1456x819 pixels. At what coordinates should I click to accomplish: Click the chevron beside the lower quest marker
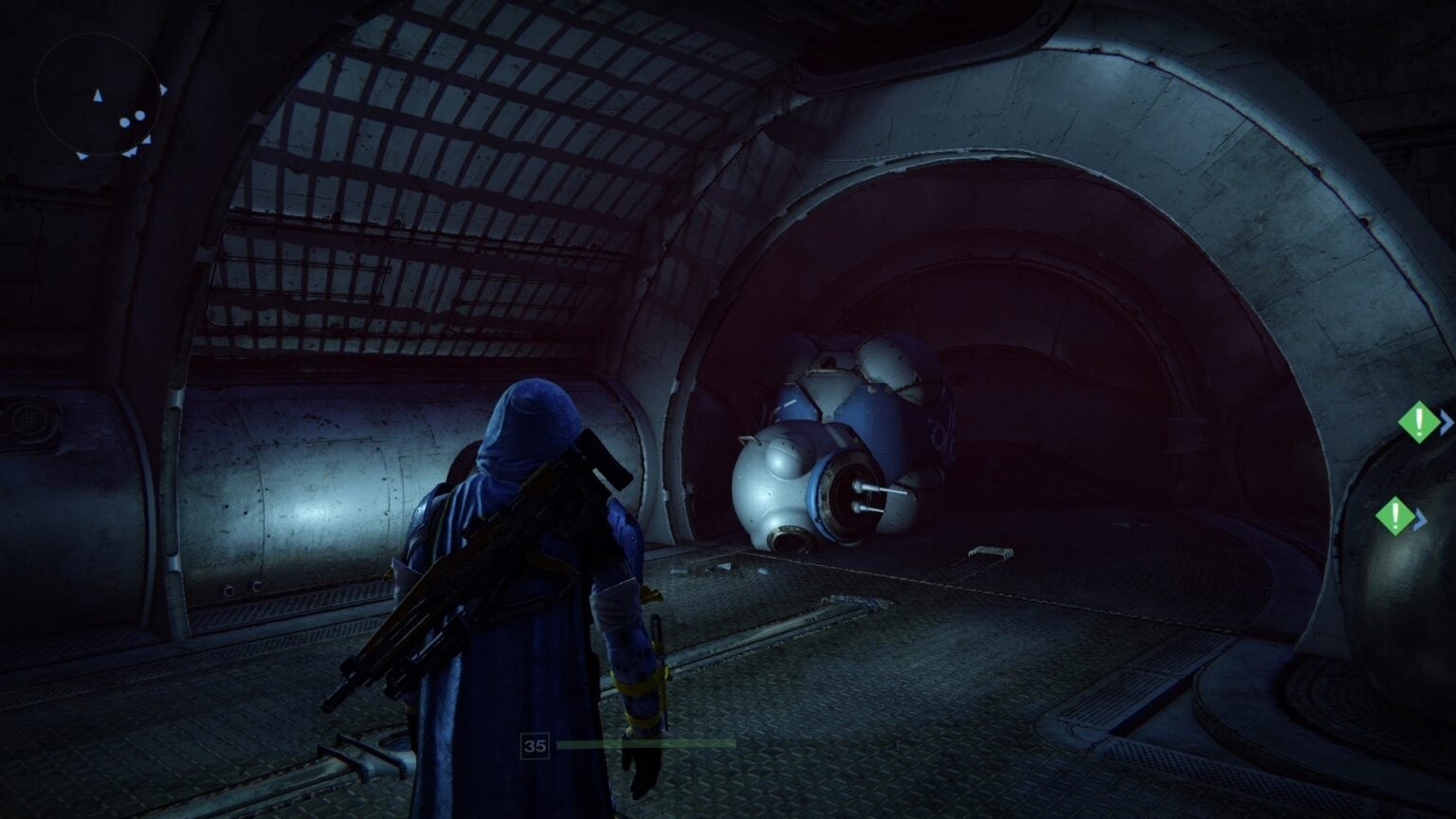point(1419,519)
